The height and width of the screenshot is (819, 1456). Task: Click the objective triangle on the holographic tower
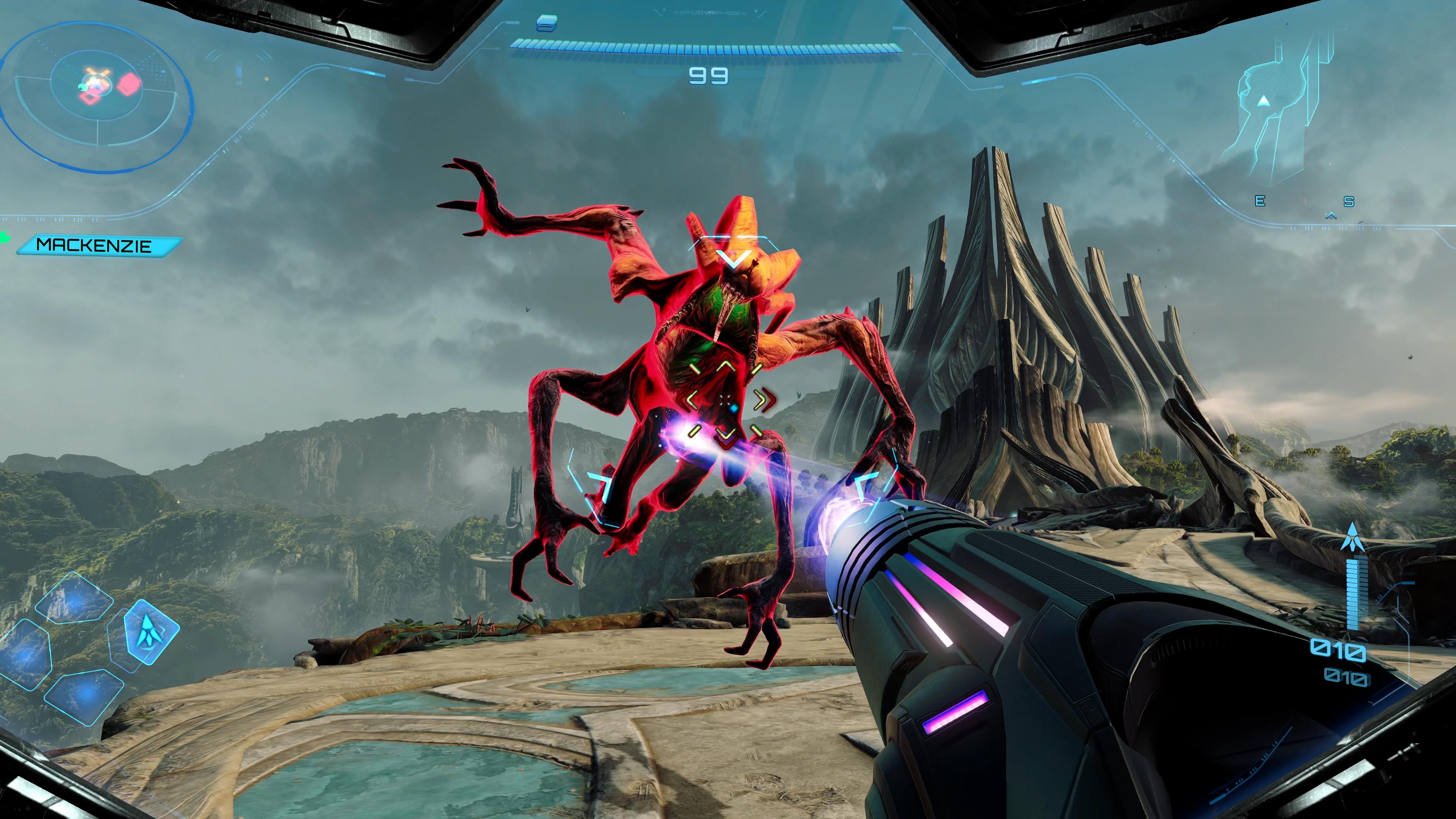tap(1265, 100)
